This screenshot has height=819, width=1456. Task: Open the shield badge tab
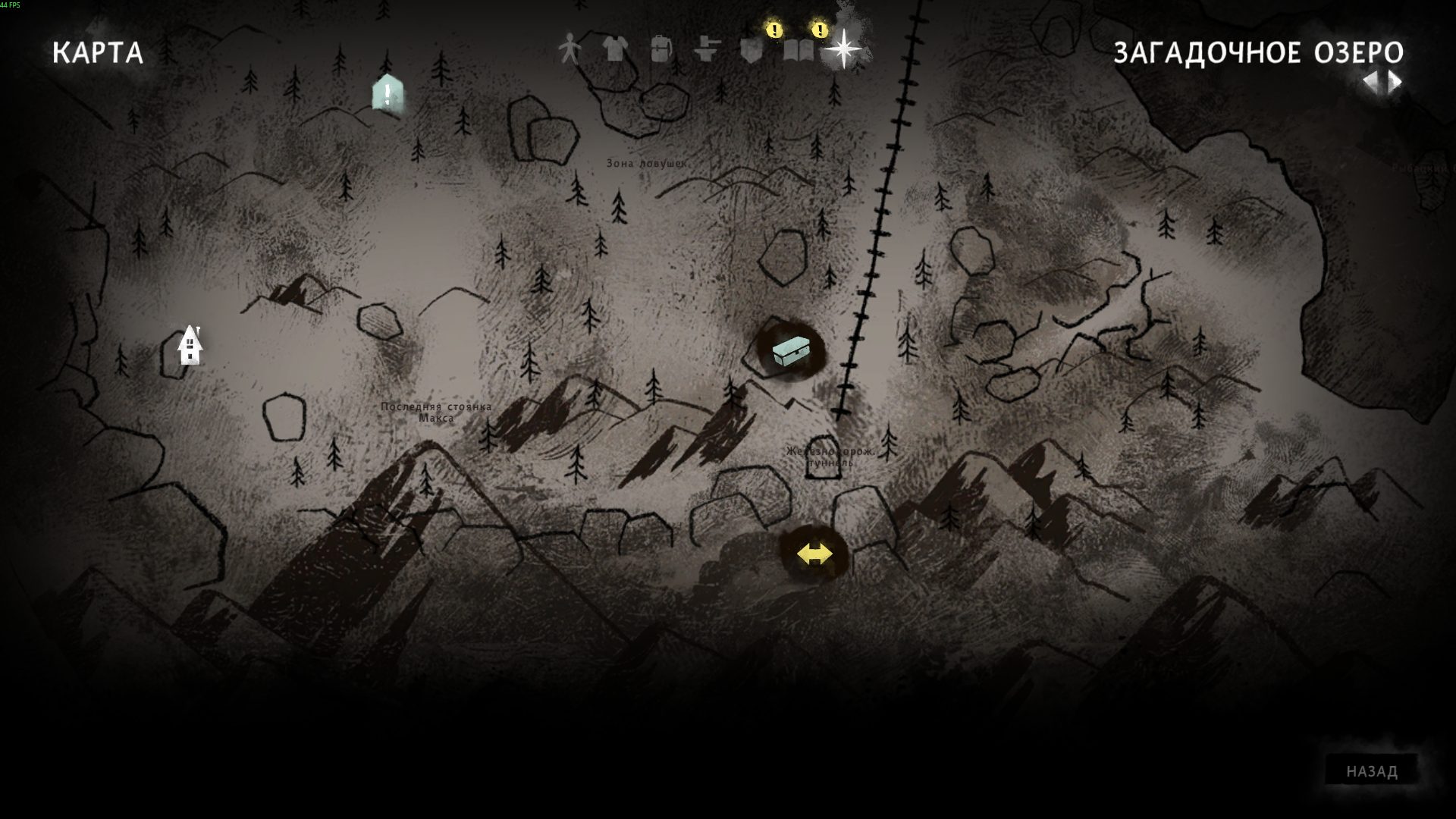pos(752,50)
